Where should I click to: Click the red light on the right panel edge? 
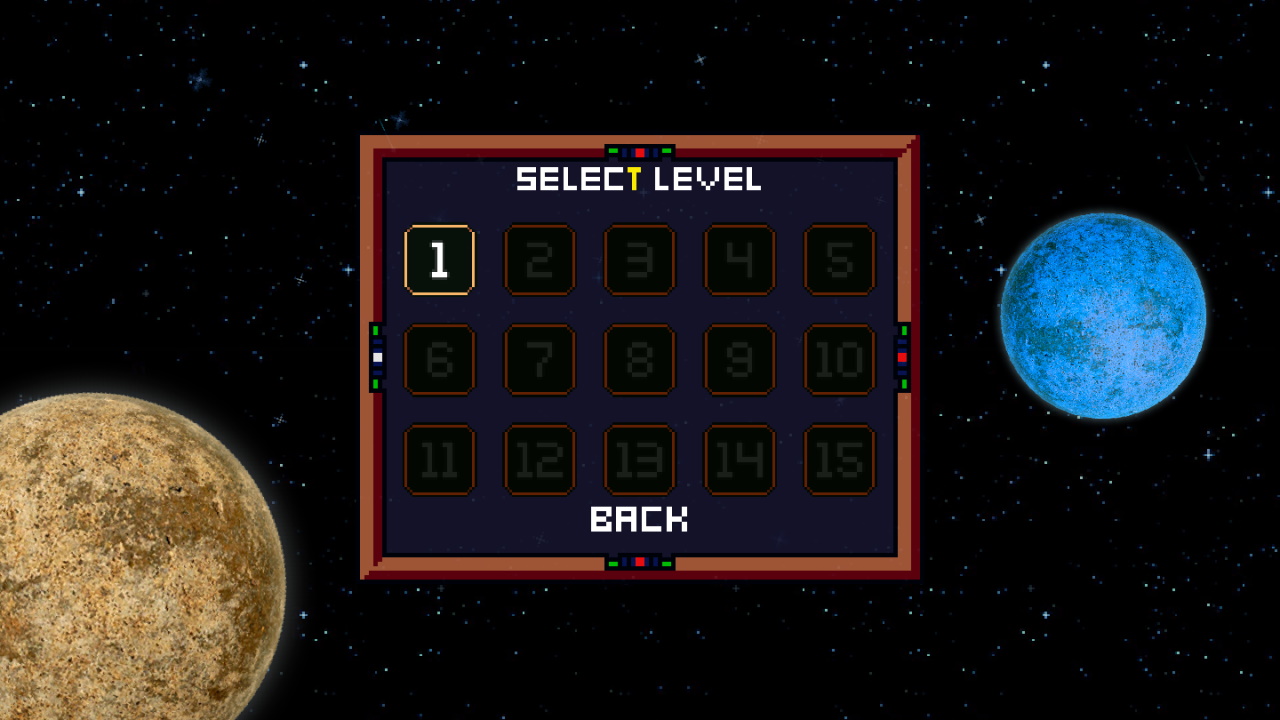coord(903,356)
